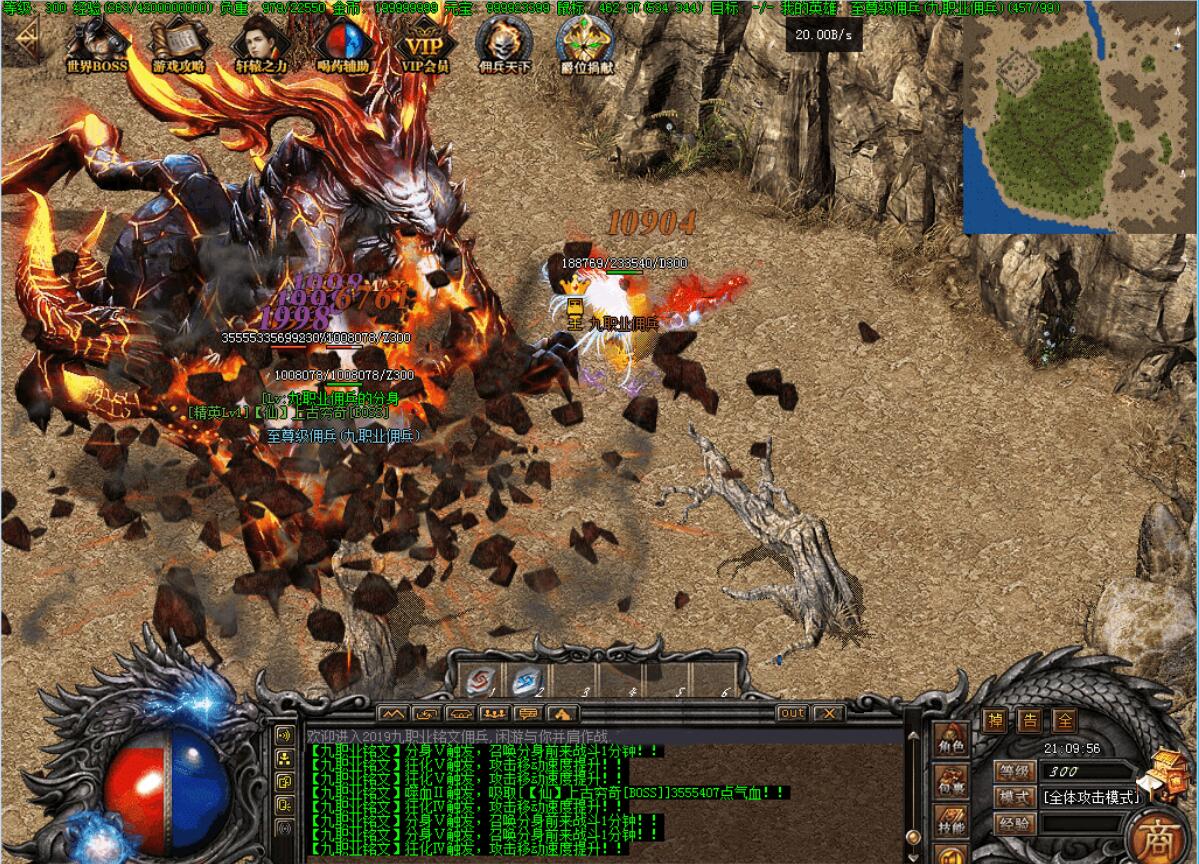Open the 商 shop button
Viewport: 1199px width, 864px height.
(x=1155, y=835)
